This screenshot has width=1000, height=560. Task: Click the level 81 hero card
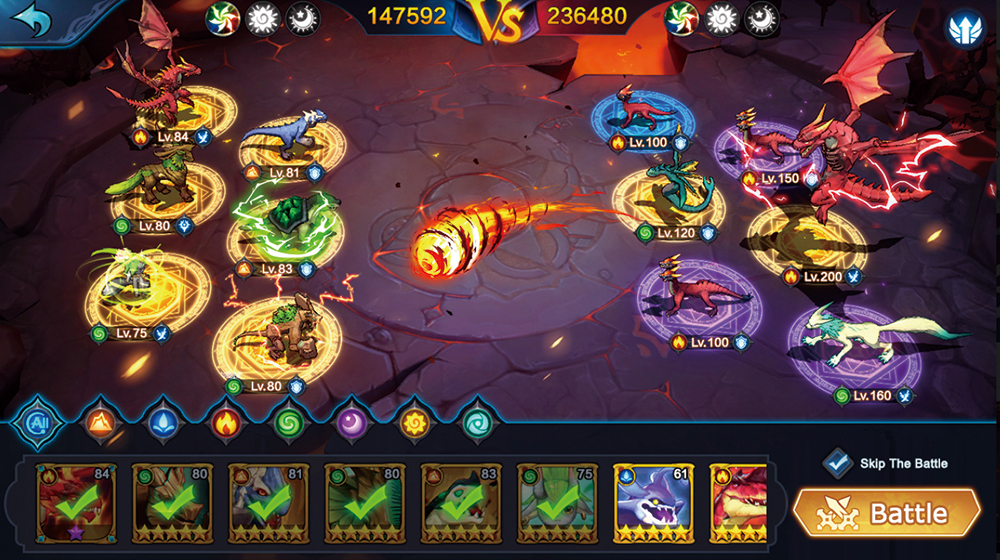click(268, 503)
